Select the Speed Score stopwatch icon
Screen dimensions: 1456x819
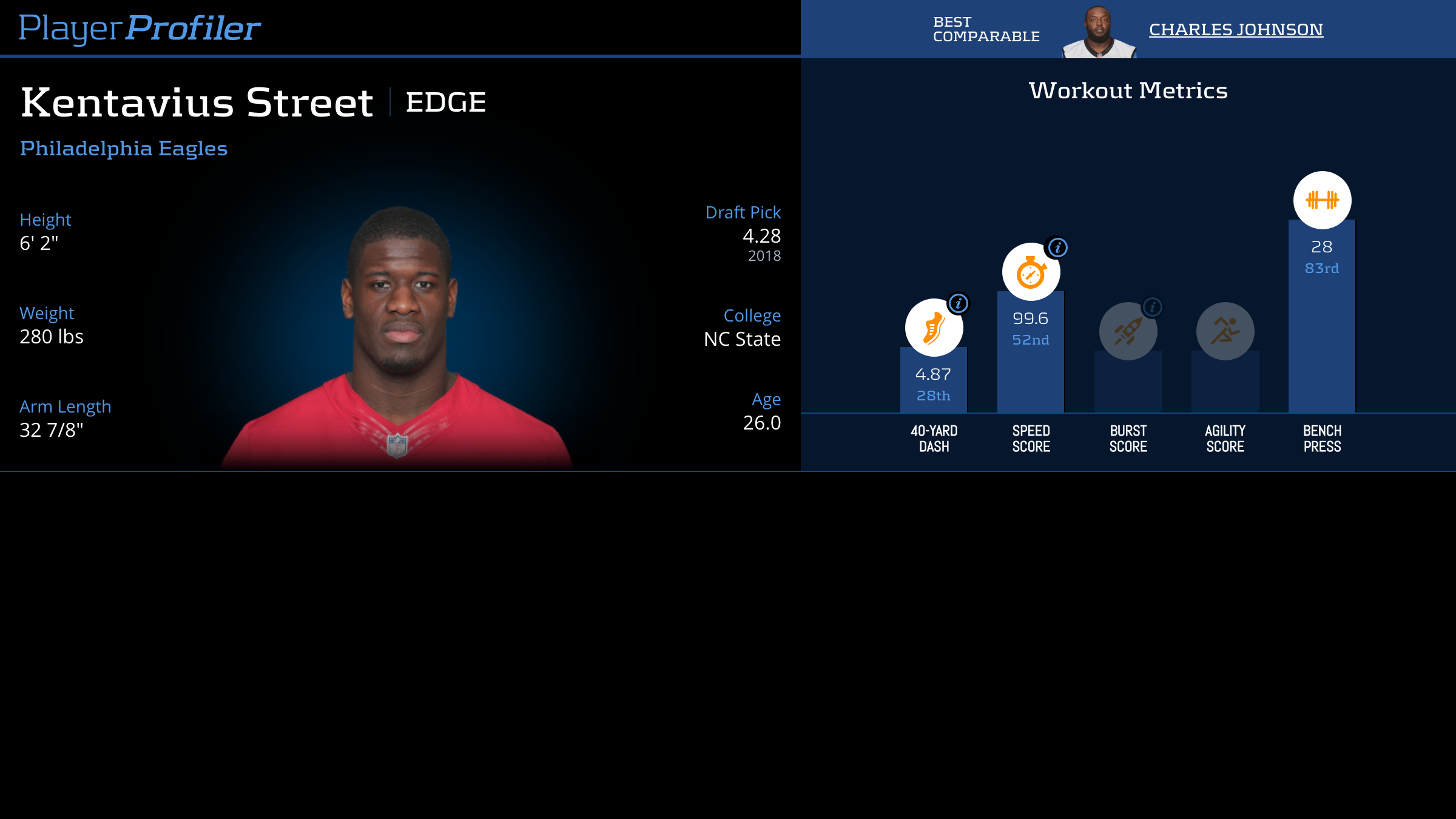(x=1031, y=272)
